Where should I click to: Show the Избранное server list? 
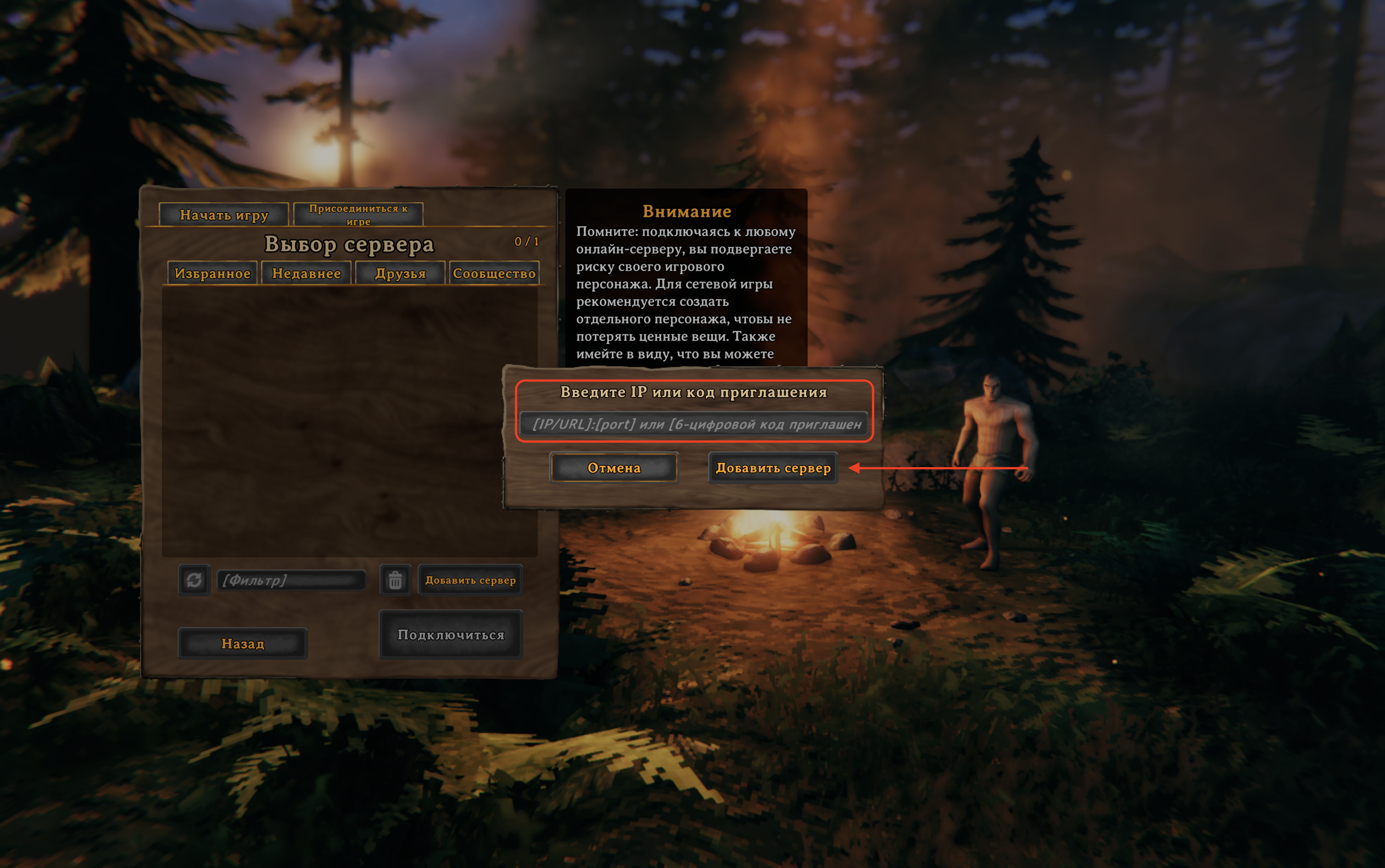click(x=212, y=273)
